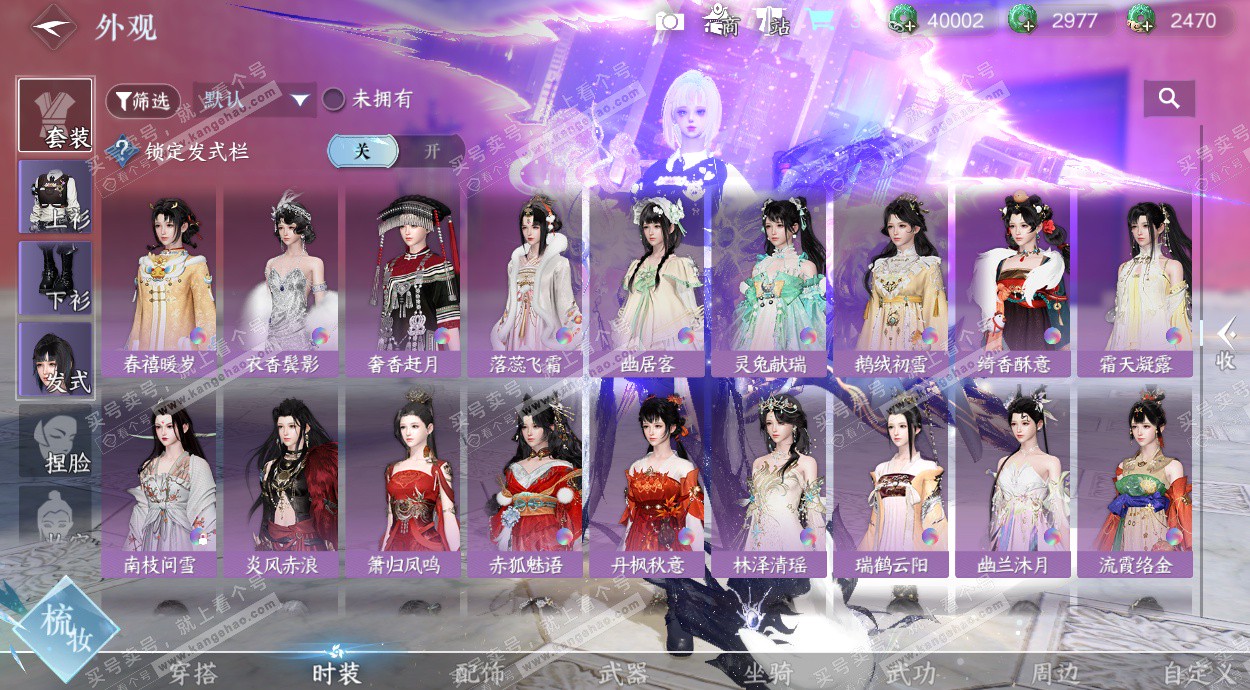Choose the 灵兔献瑞 outfit
Image resolution: width=1250 pixels, height=690 pixels.
tap(770, 280)
